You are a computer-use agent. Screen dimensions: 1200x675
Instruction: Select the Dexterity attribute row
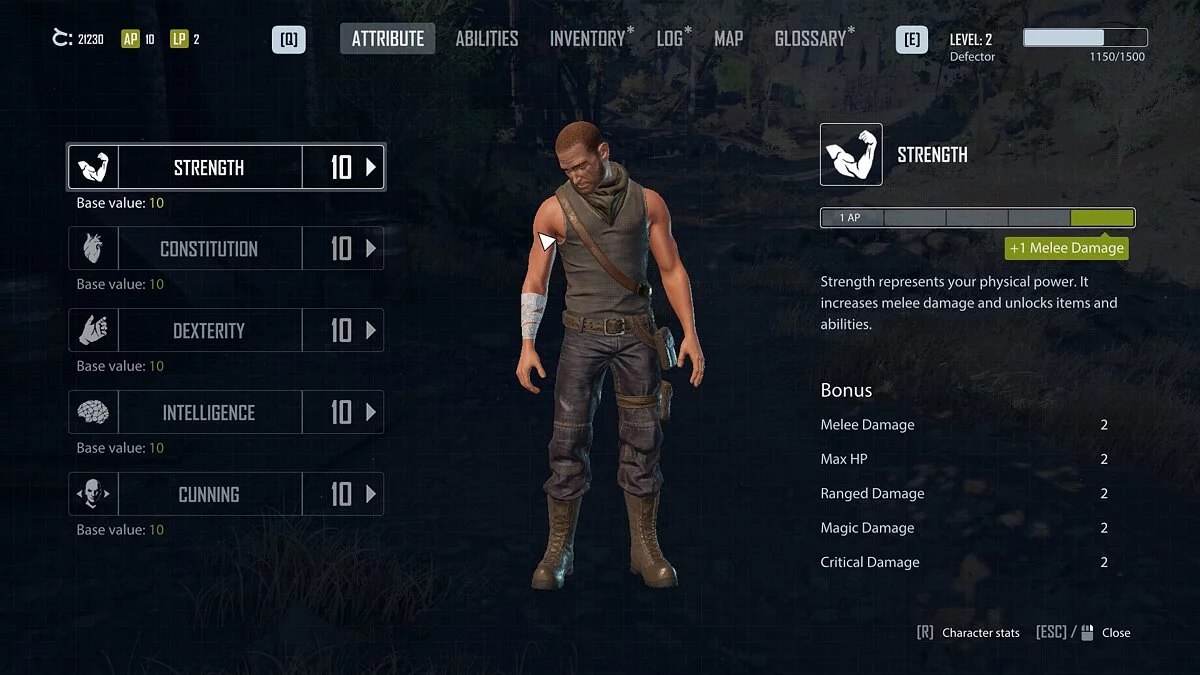209,331
